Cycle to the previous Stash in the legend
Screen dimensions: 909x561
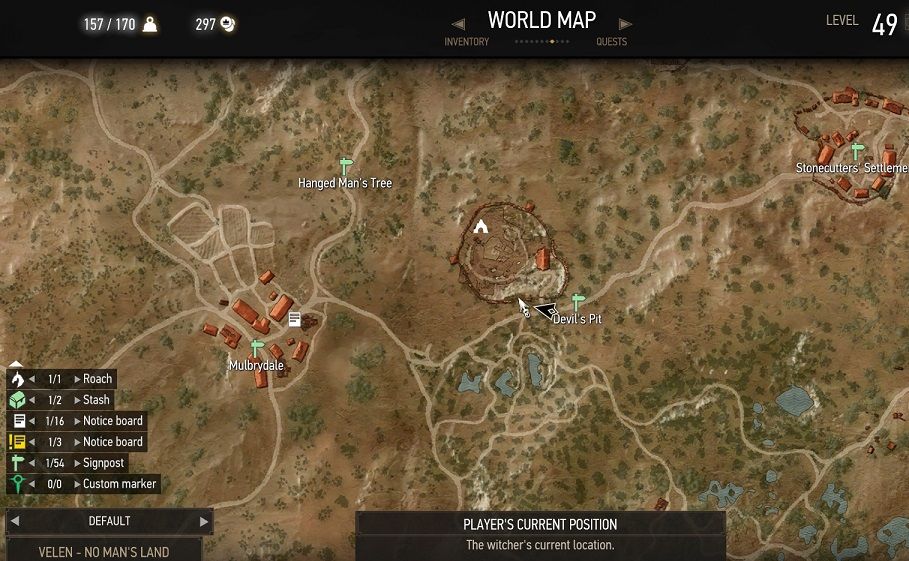click(x=31, y=400)
